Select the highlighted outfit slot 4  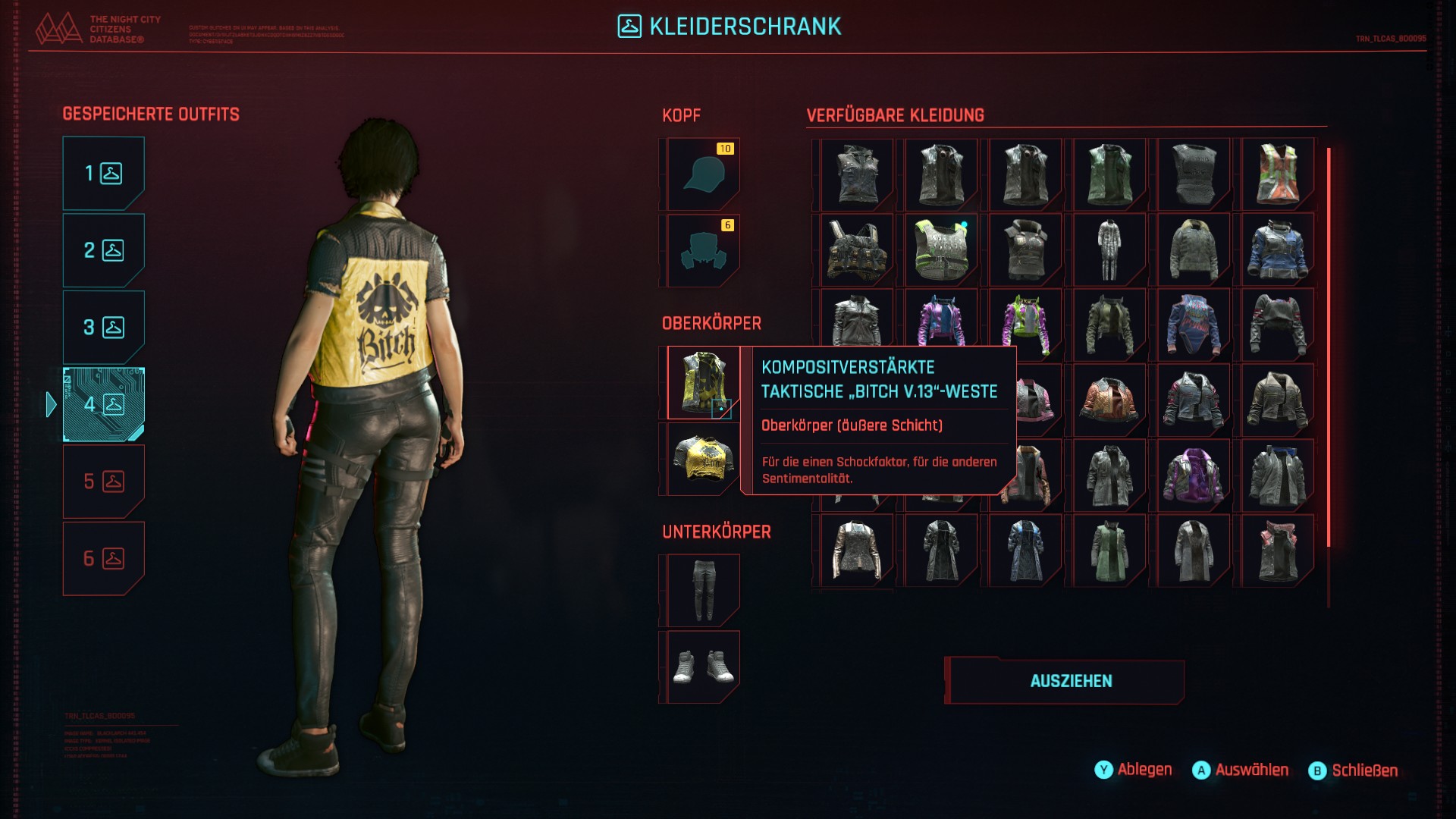click(103, 404)
